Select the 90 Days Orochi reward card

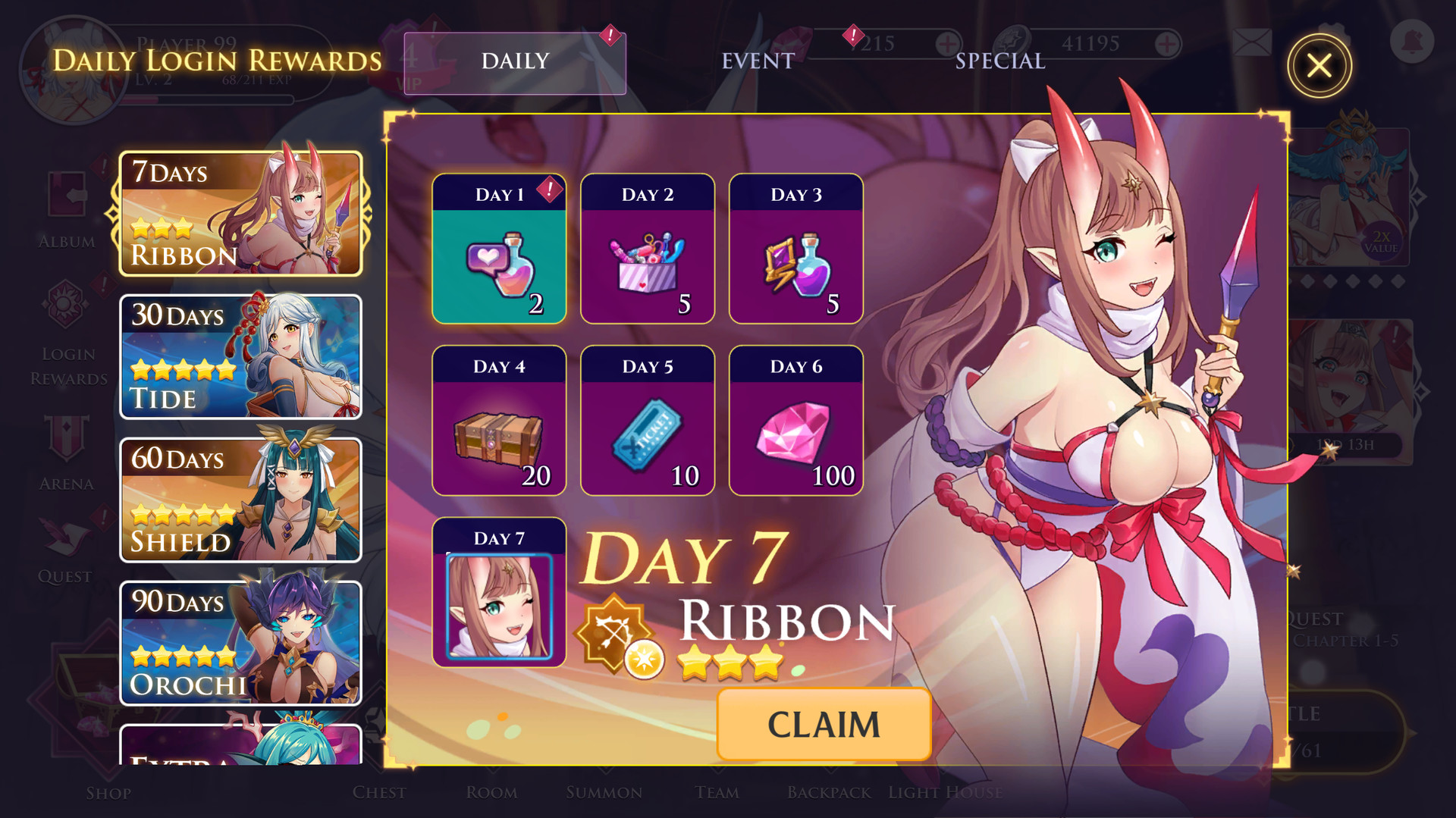(240, 643)
